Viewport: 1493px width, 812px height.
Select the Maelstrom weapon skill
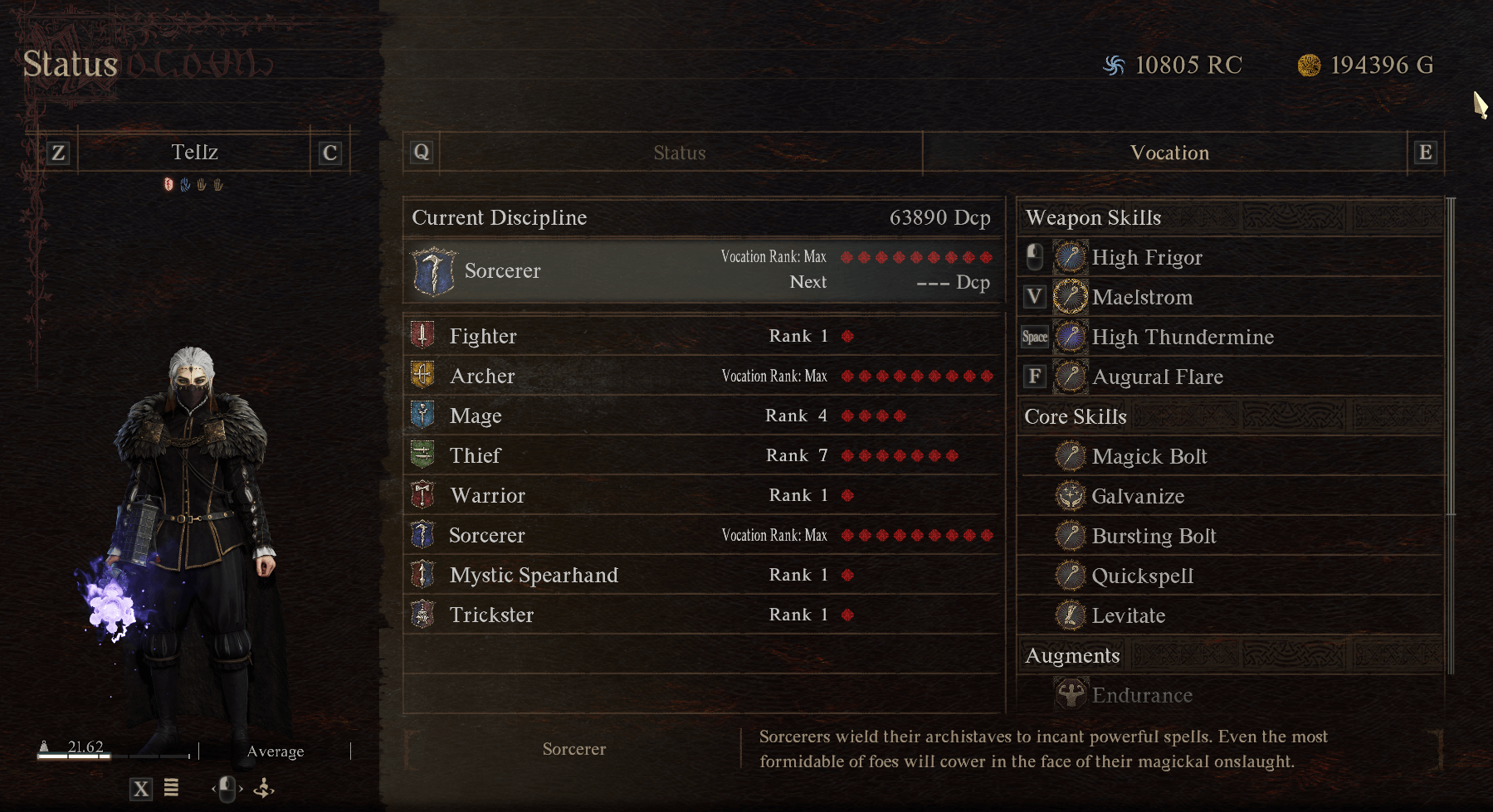pyautogui.click(x=1142, y=297)
